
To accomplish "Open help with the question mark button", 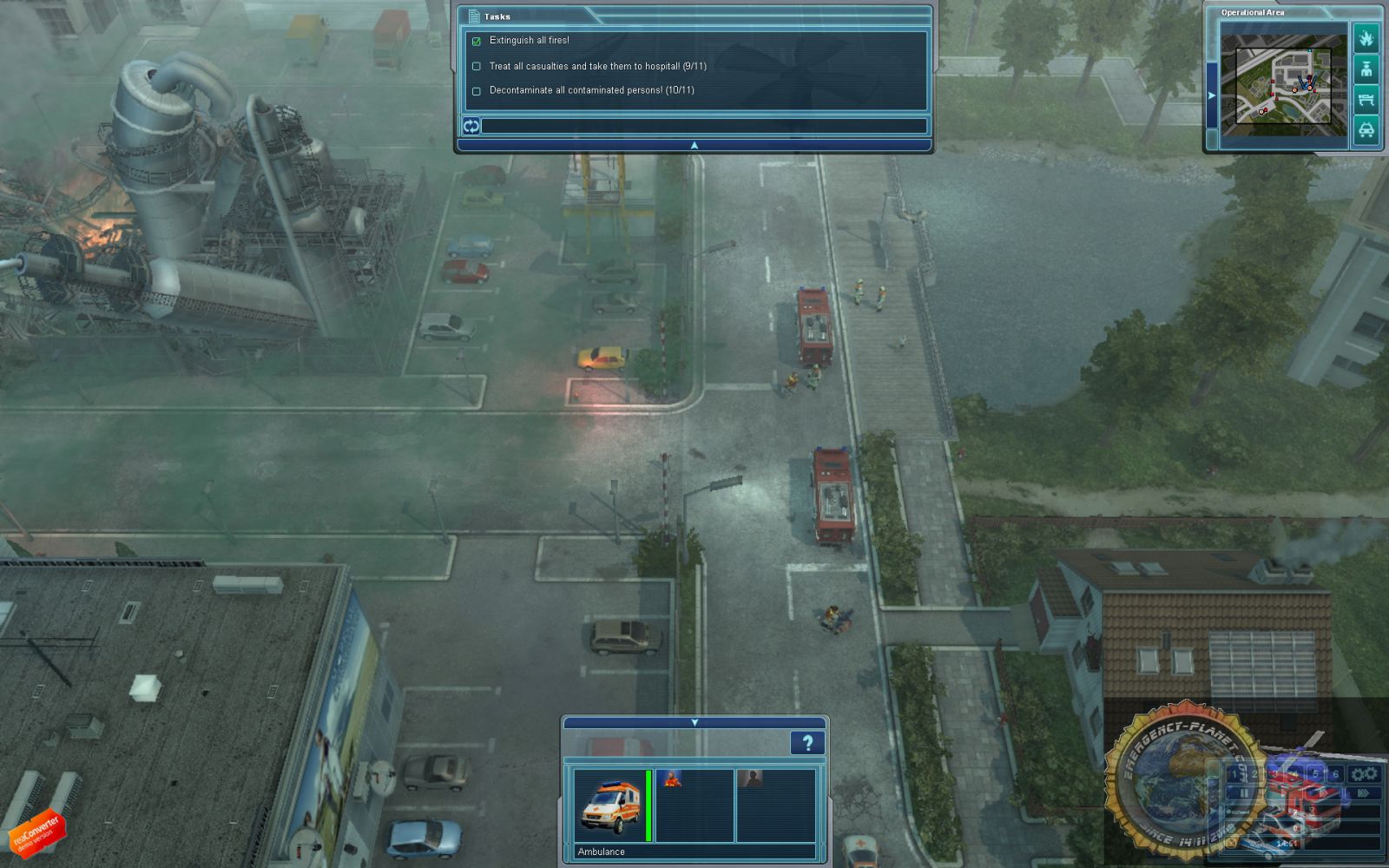I will point(806,743).
